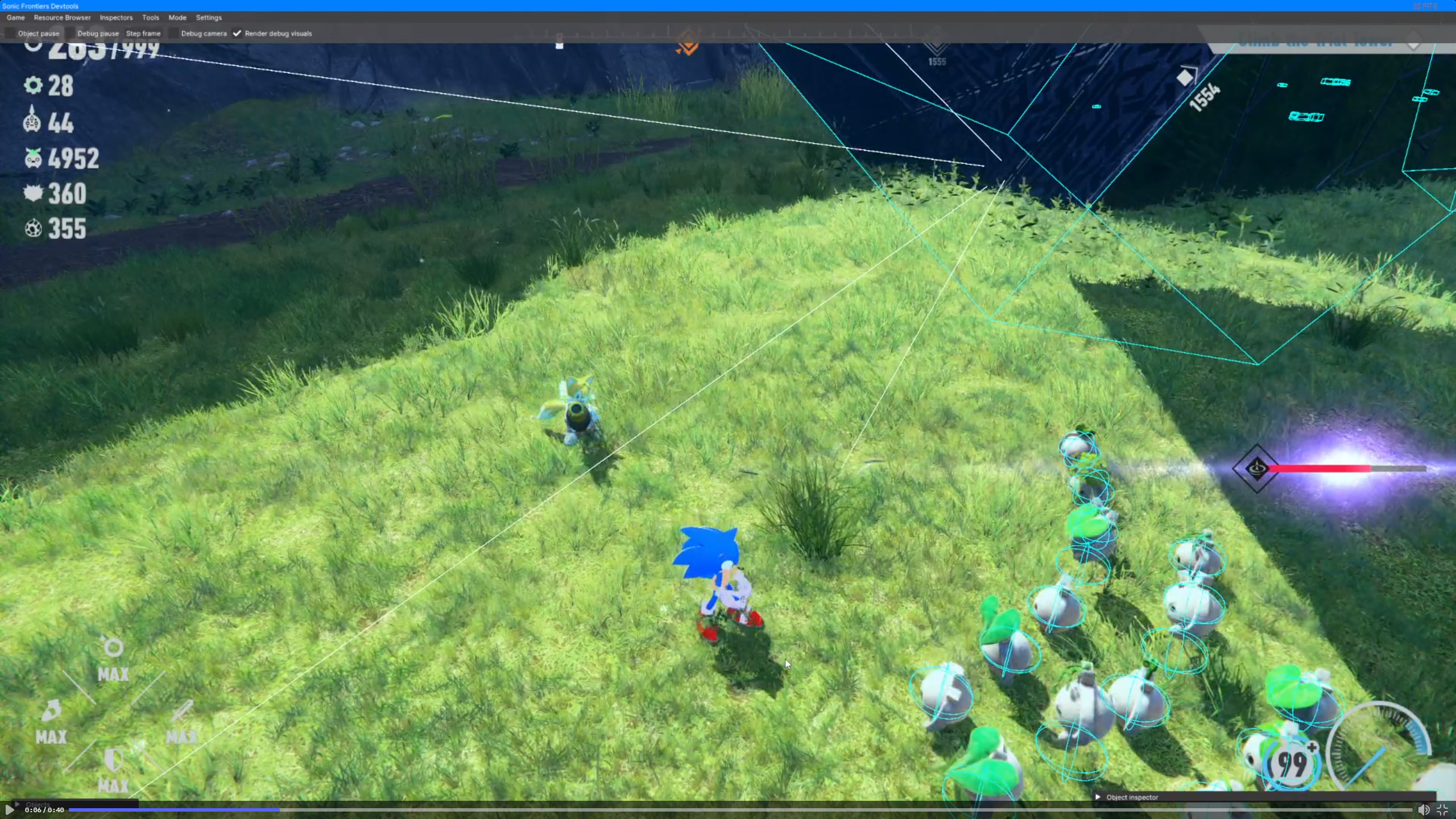Enable the Debug camera option
The height and width of the screenshot is (819, 1456).
coord(173,33)
